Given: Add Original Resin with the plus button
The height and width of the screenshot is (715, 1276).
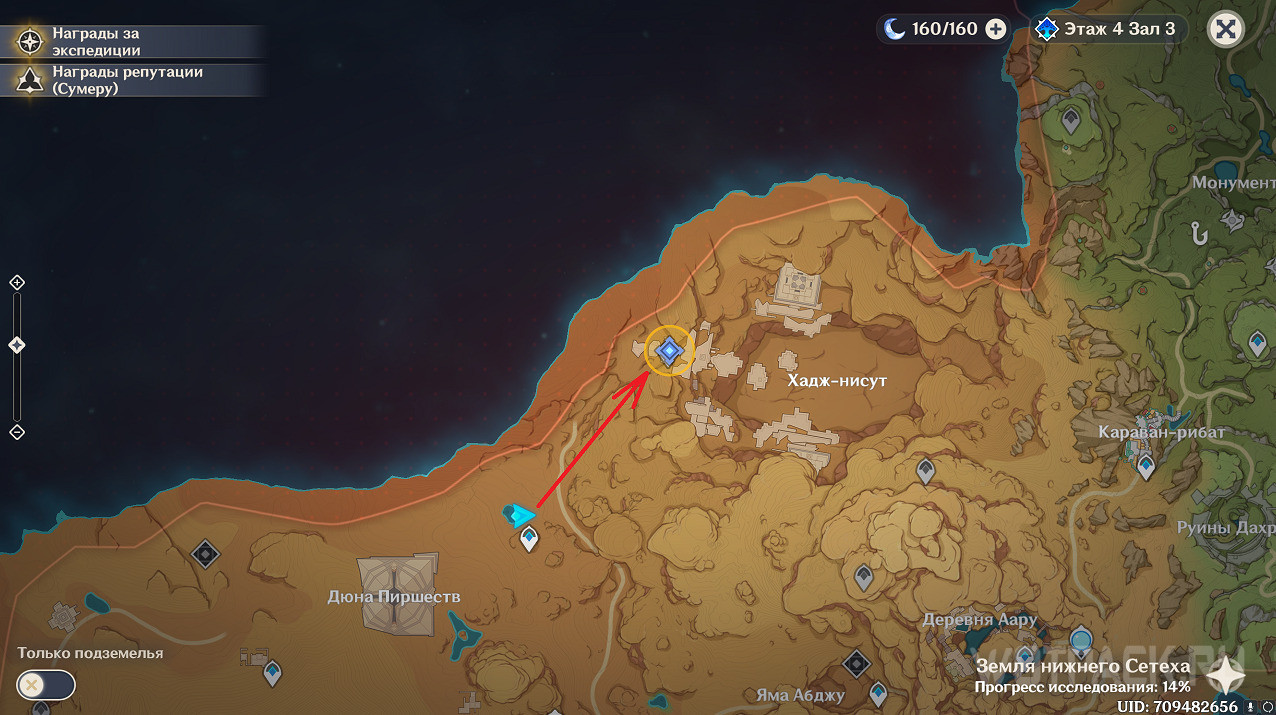Looking at the screenshot, I should tap(996, 29).
